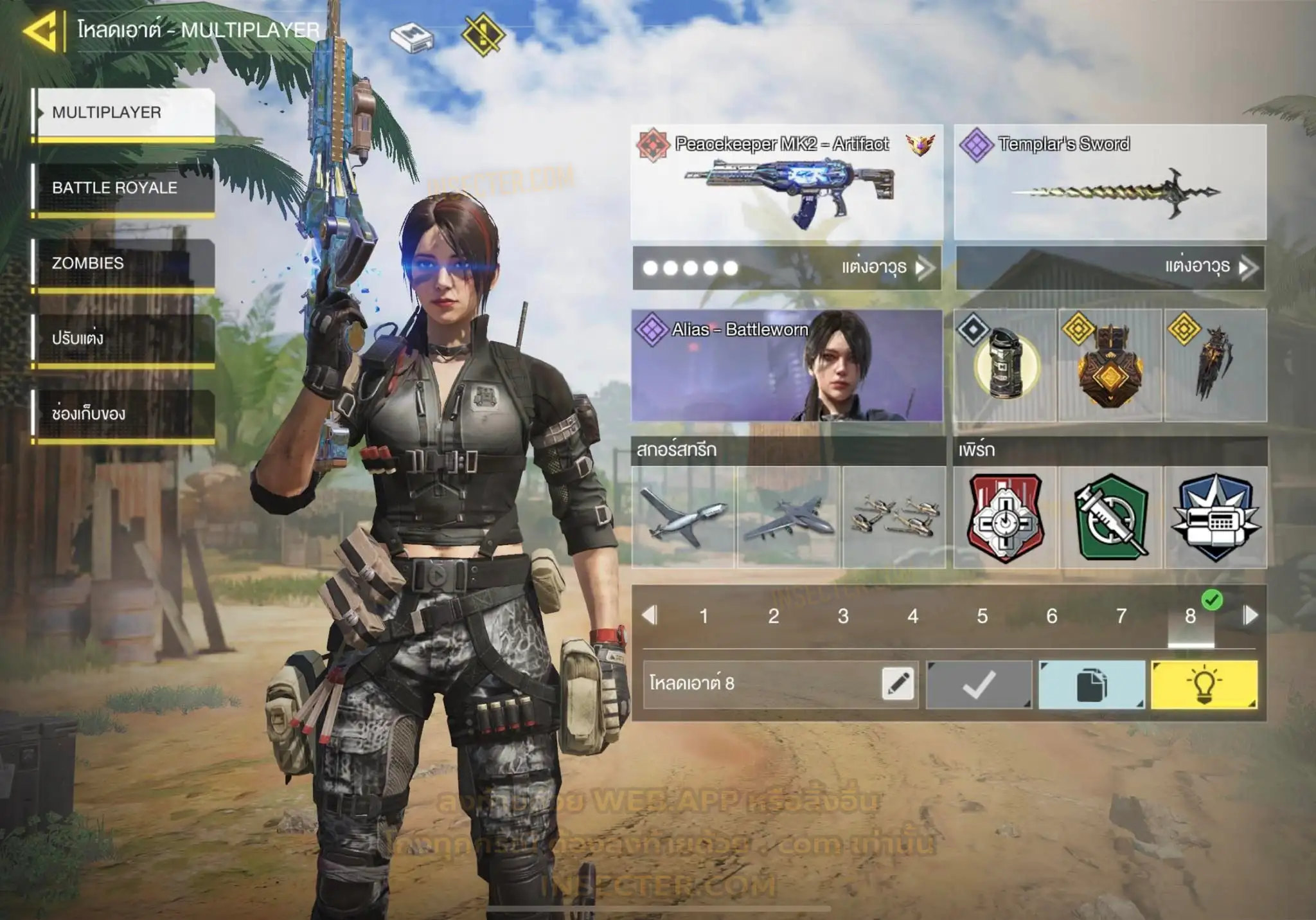Open loadout suggestions with the lightbulb button
The width and height of the screenshot is (1316, 920).
pyautogui.click(x=1204, y=684)
